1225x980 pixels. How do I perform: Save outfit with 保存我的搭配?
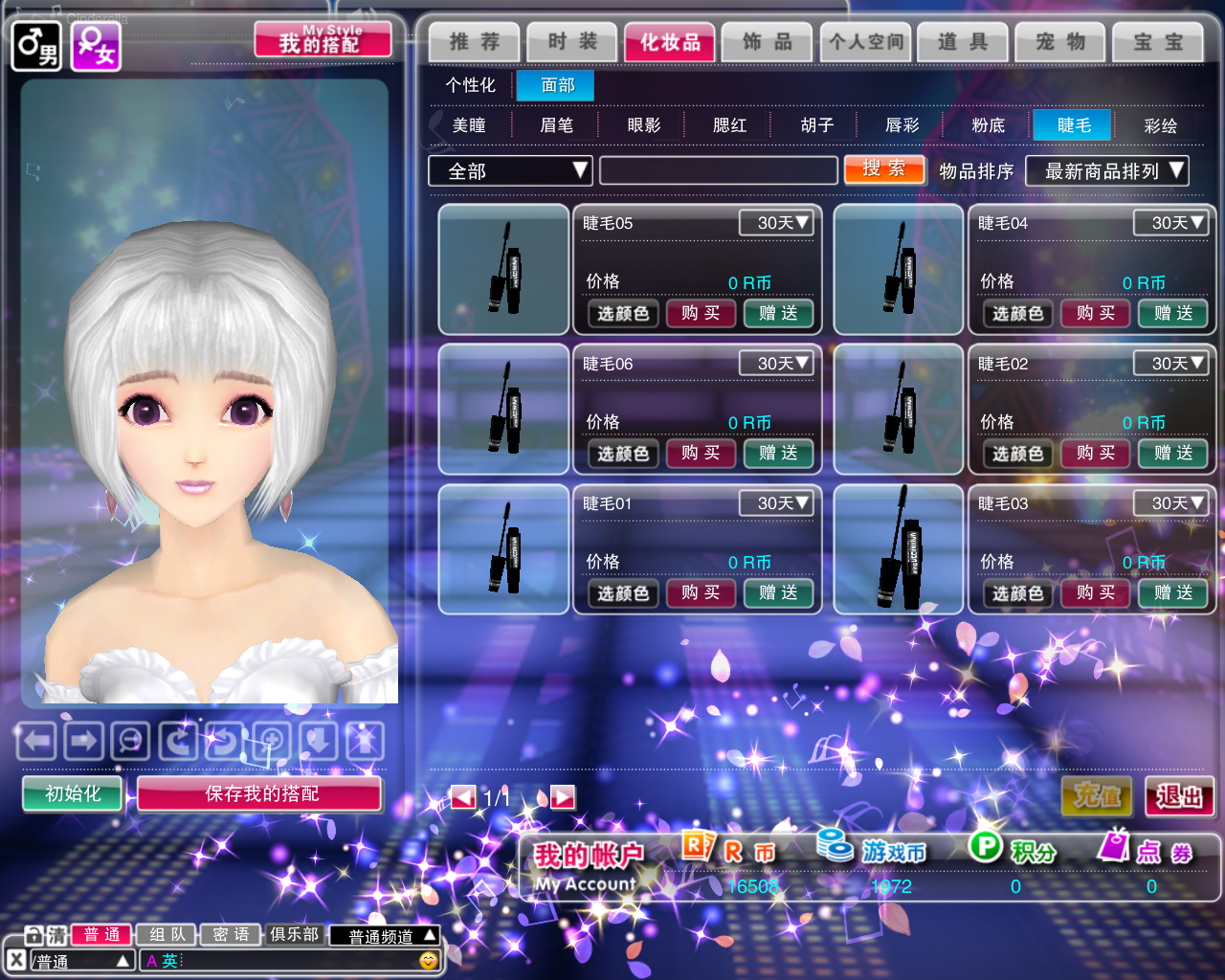260,793
